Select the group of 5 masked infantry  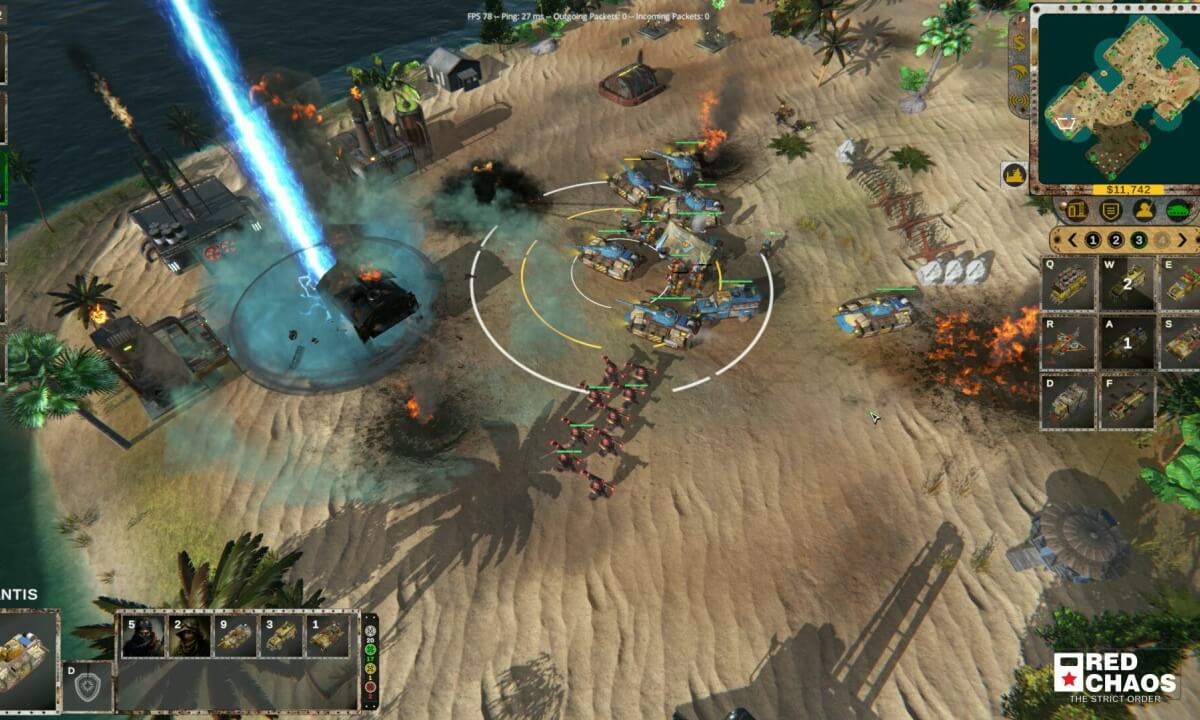pos(143,636)
